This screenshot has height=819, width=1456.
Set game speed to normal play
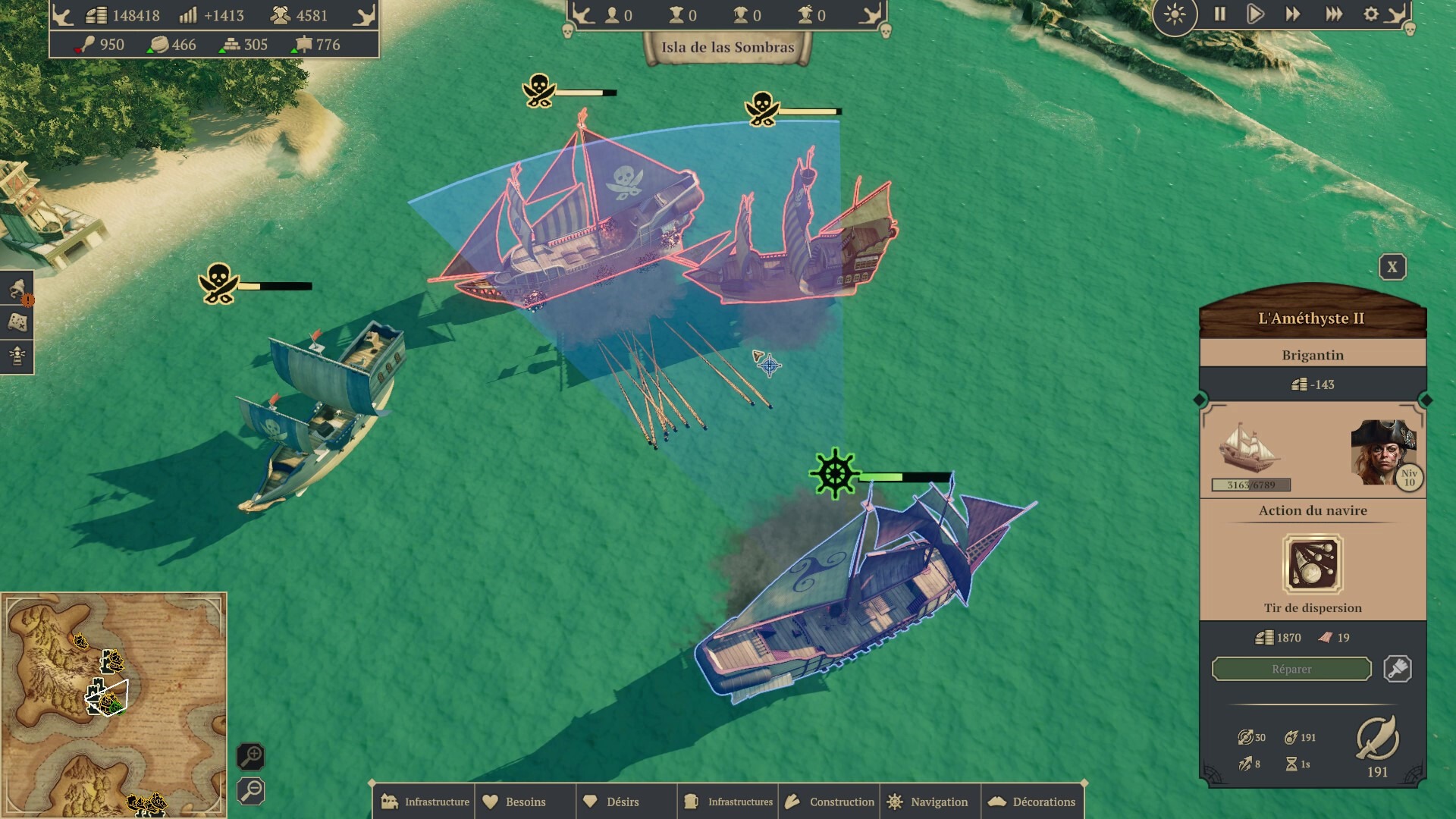(1255, 14)
